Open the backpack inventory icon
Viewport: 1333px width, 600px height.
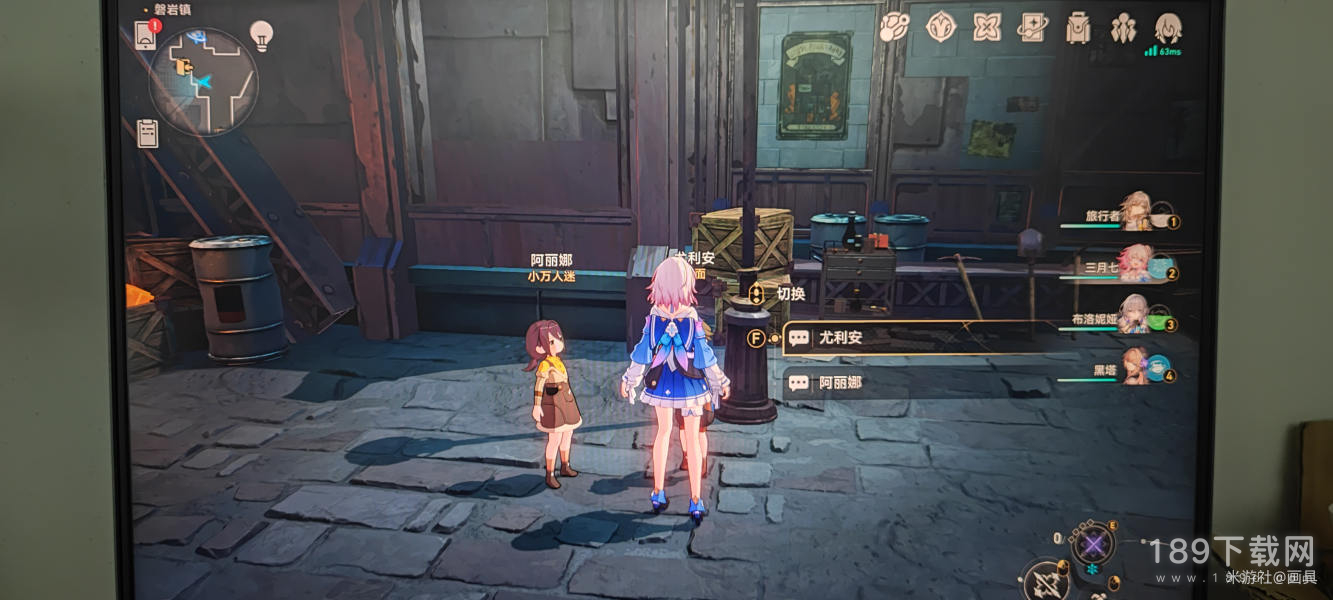point(1078,27)
